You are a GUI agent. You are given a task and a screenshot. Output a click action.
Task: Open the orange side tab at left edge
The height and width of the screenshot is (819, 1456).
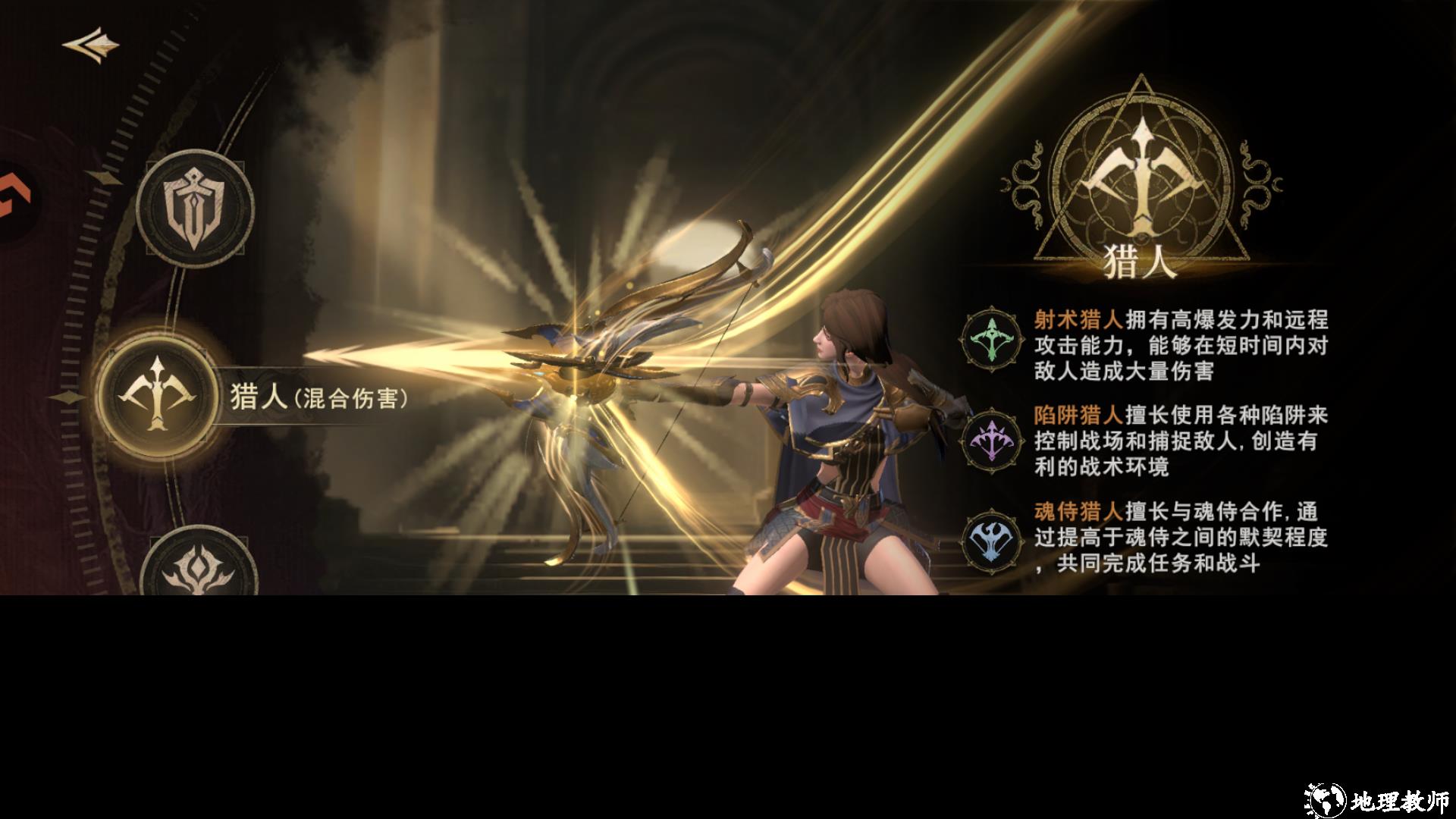pyautogui.click(x=14, y=199)
